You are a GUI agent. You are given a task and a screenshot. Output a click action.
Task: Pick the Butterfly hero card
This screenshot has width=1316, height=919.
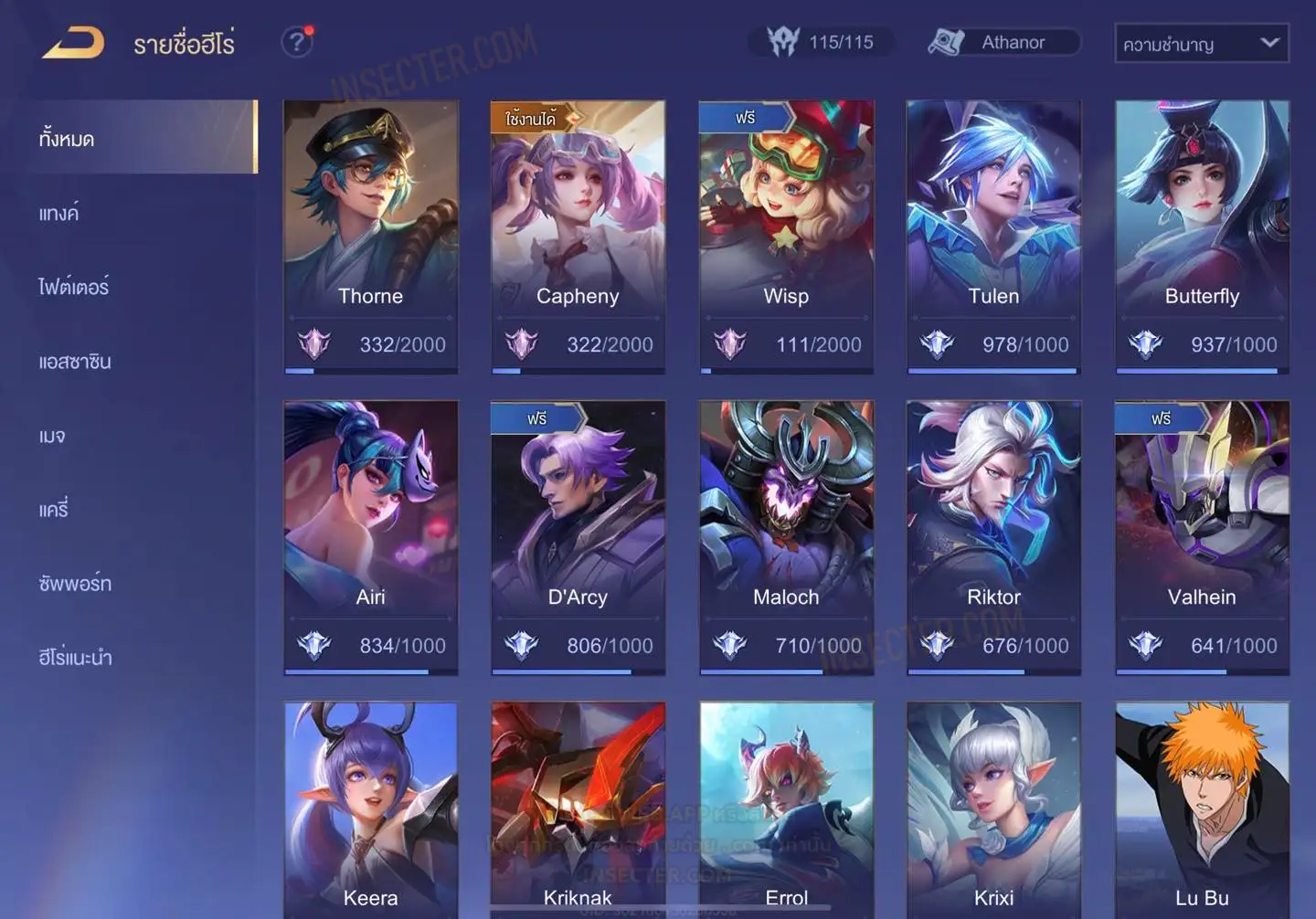click(1202, 236)
